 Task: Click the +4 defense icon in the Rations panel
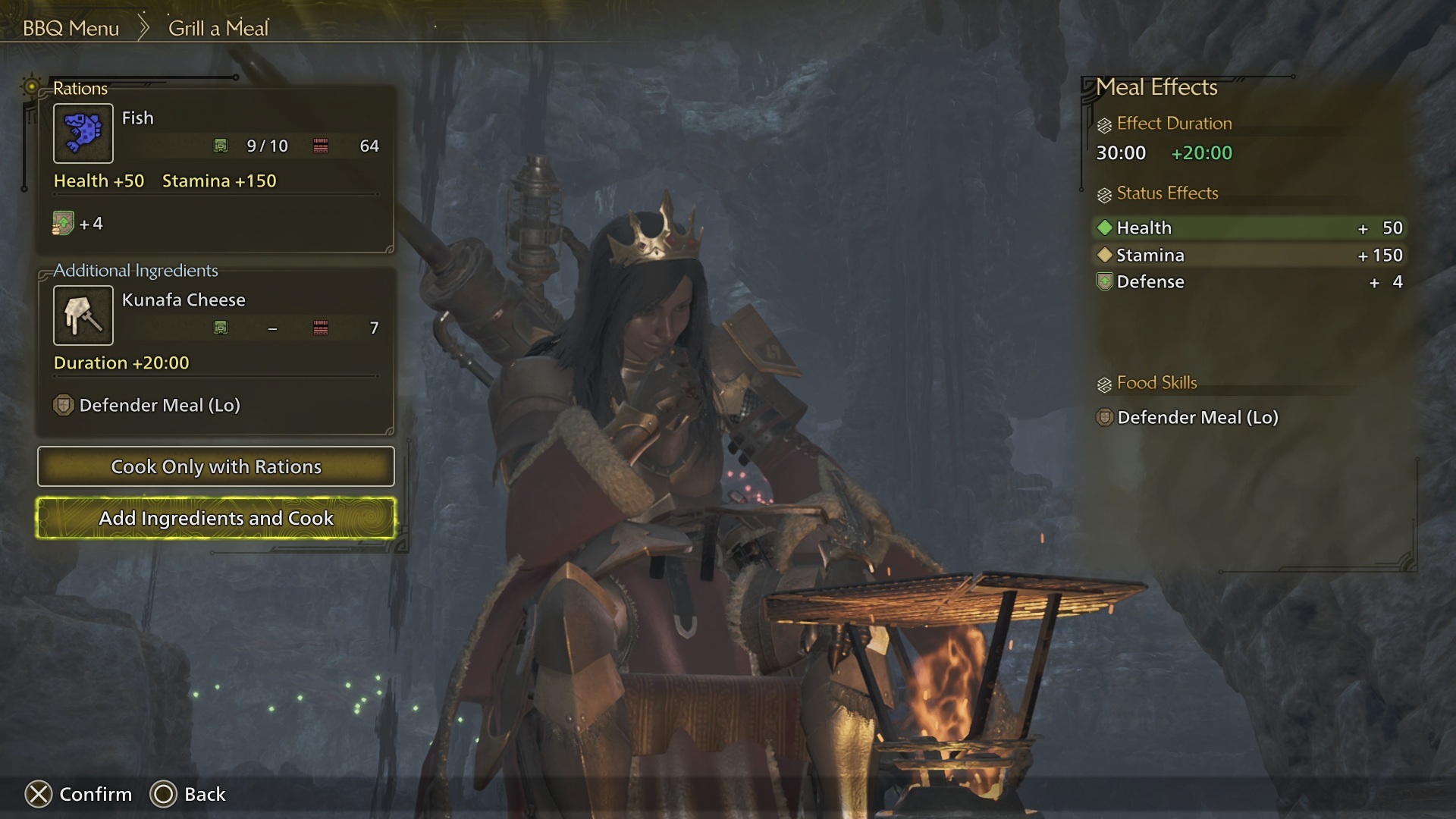tap(64, 223)
